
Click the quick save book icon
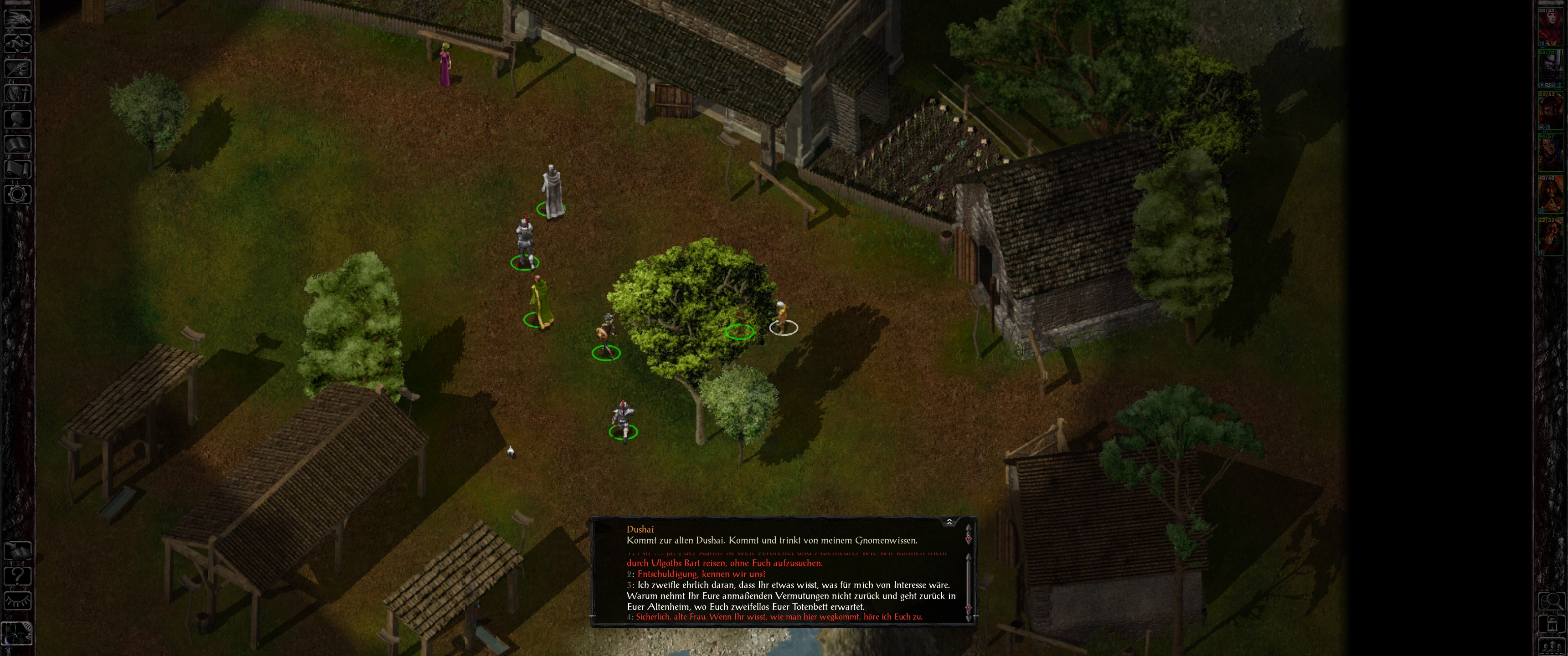[18, 550]
